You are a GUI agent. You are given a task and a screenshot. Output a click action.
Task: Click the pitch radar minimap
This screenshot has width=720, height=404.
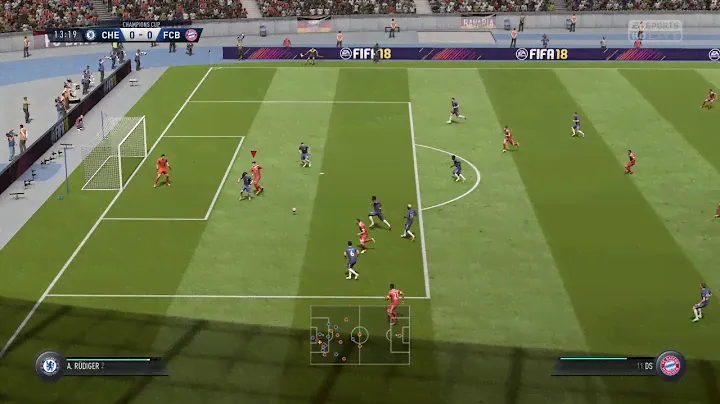point(359,335)
